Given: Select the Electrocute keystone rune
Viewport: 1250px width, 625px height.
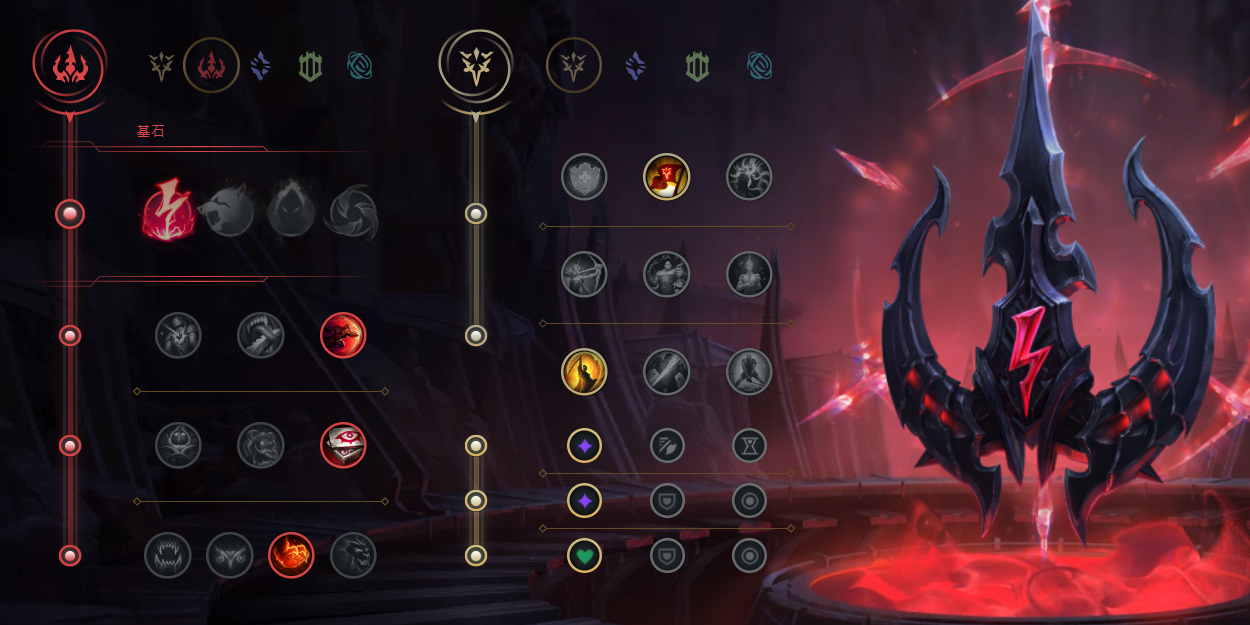Looking at the screenshot, I should (168, 213).
